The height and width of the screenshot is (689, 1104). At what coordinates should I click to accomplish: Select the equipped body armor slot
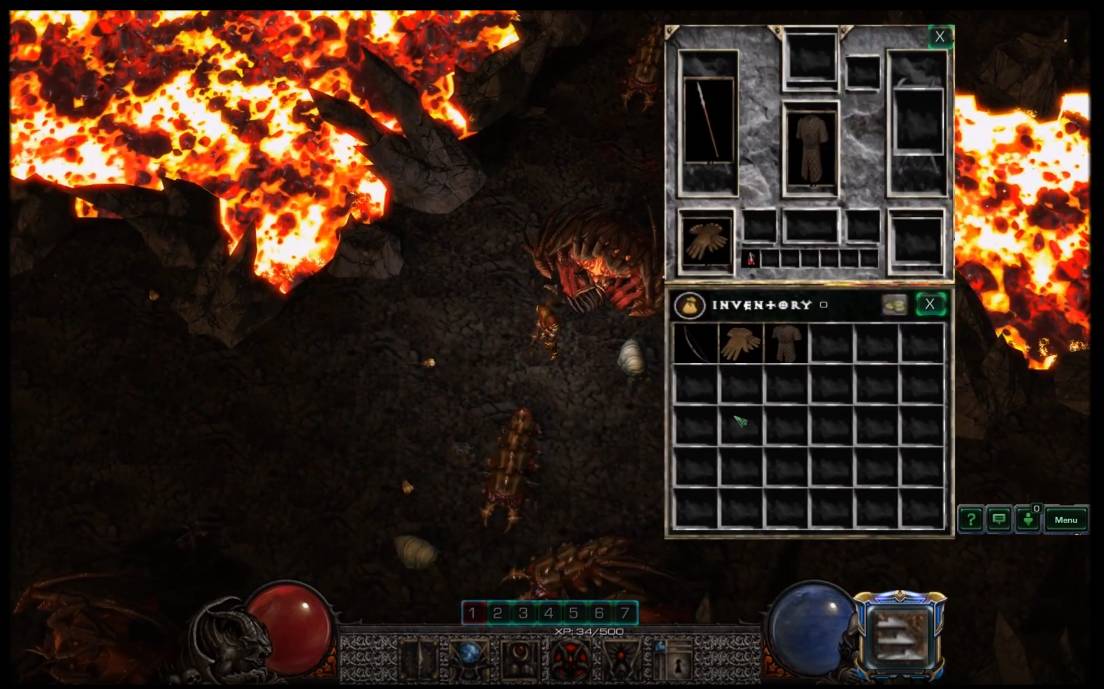810,148
